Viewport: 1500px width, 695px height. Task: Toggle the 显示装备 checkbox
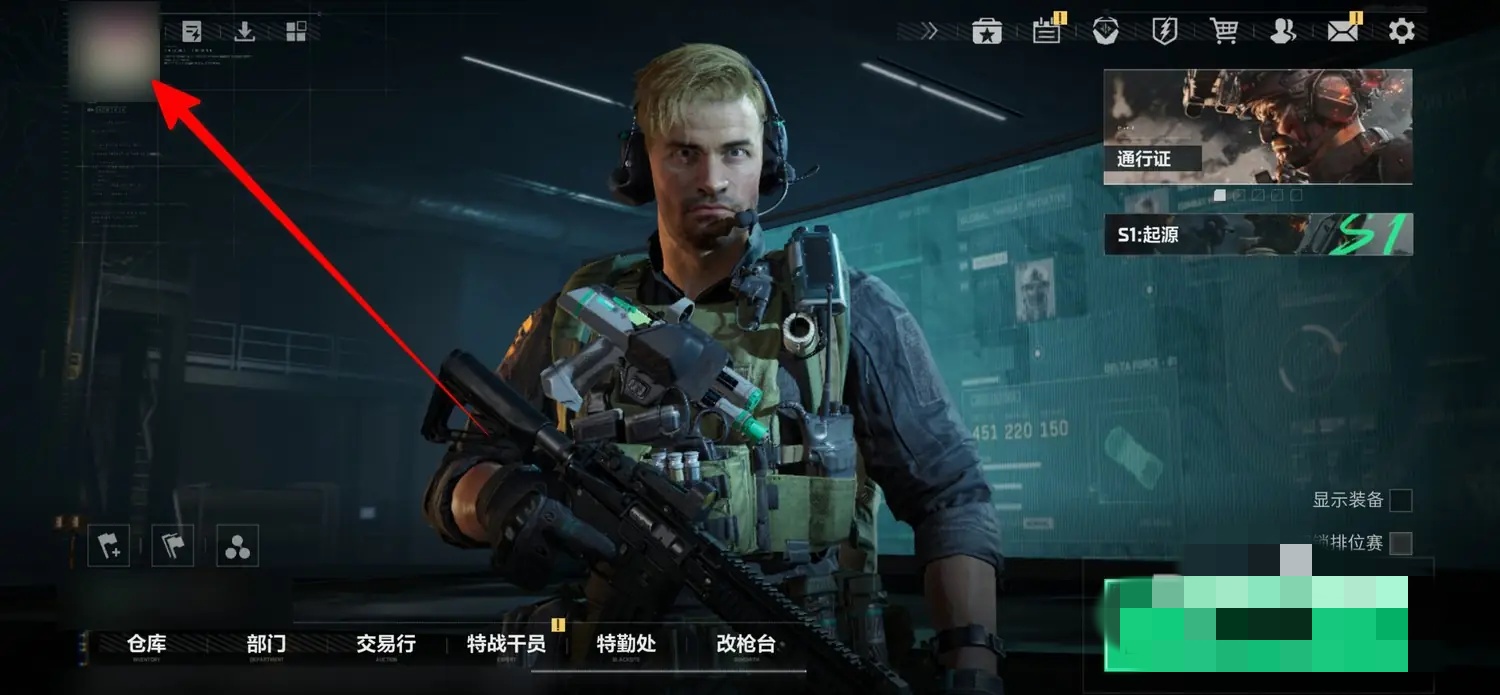(1401, 500)
